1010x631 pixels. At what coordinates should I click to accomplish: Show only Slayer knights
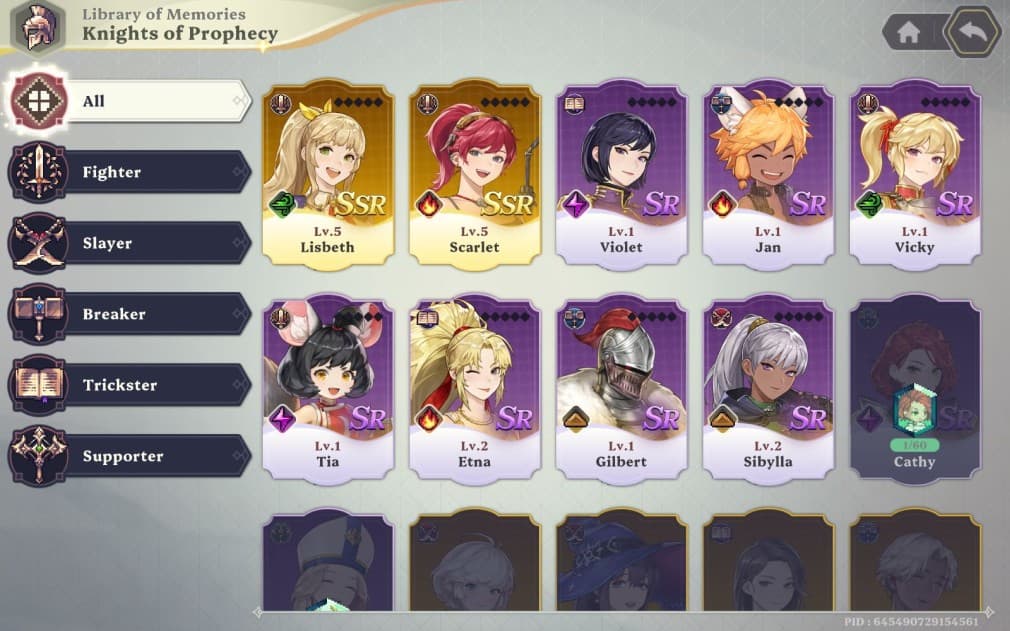point(130,243)
